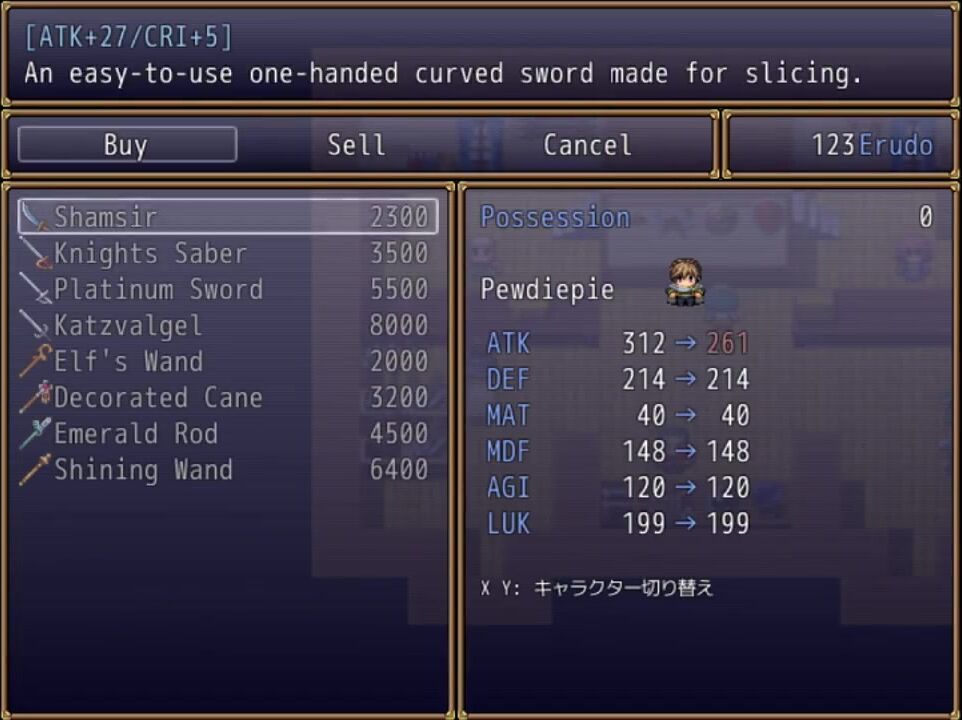The width and height of the screenshot is (962, 720).
Task: Select the Elf's Wand item
Action: [228, 361]
